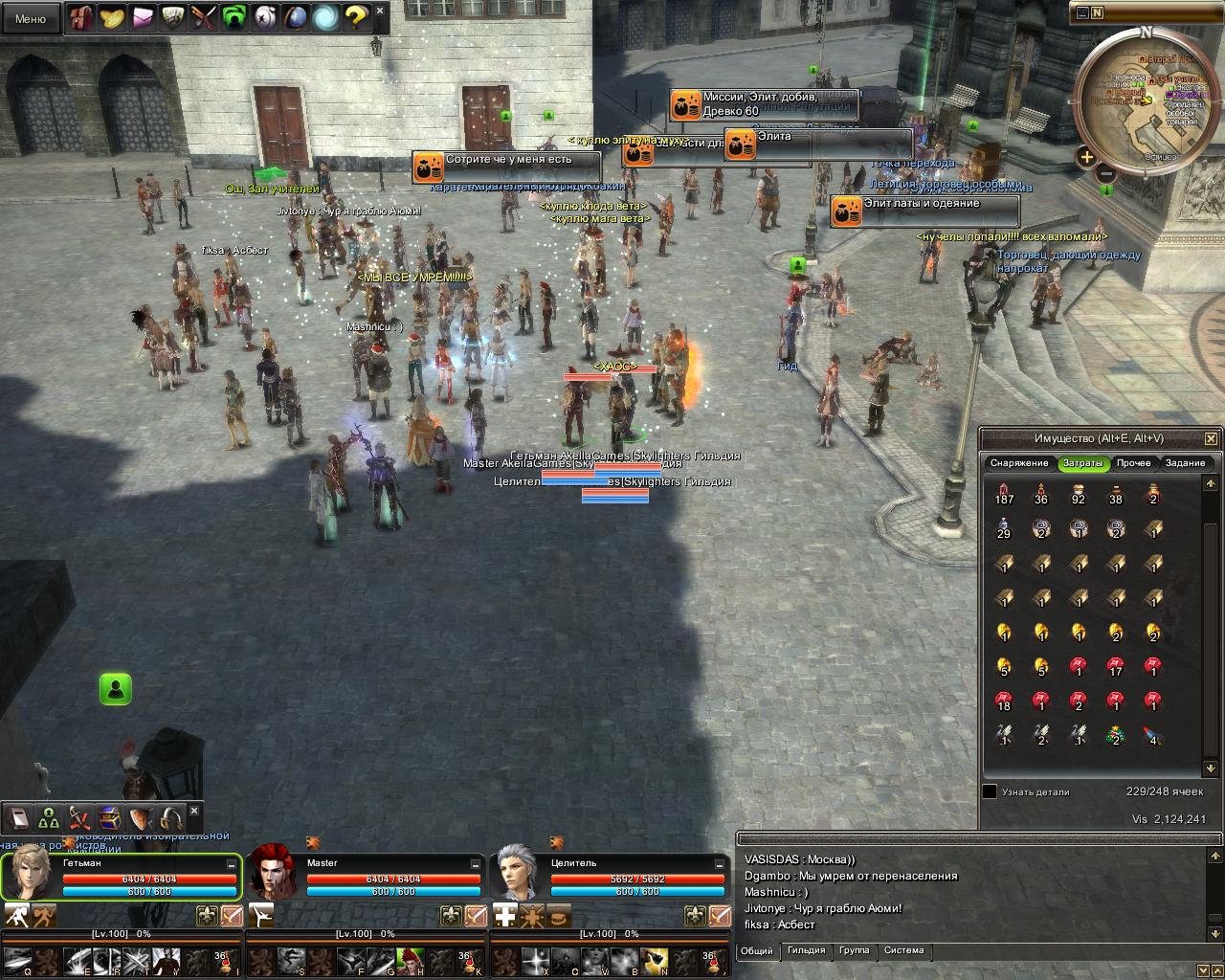1225x980 pixels.
Task: Switch to the Снаряжение tab
Action: [1019, 463]
